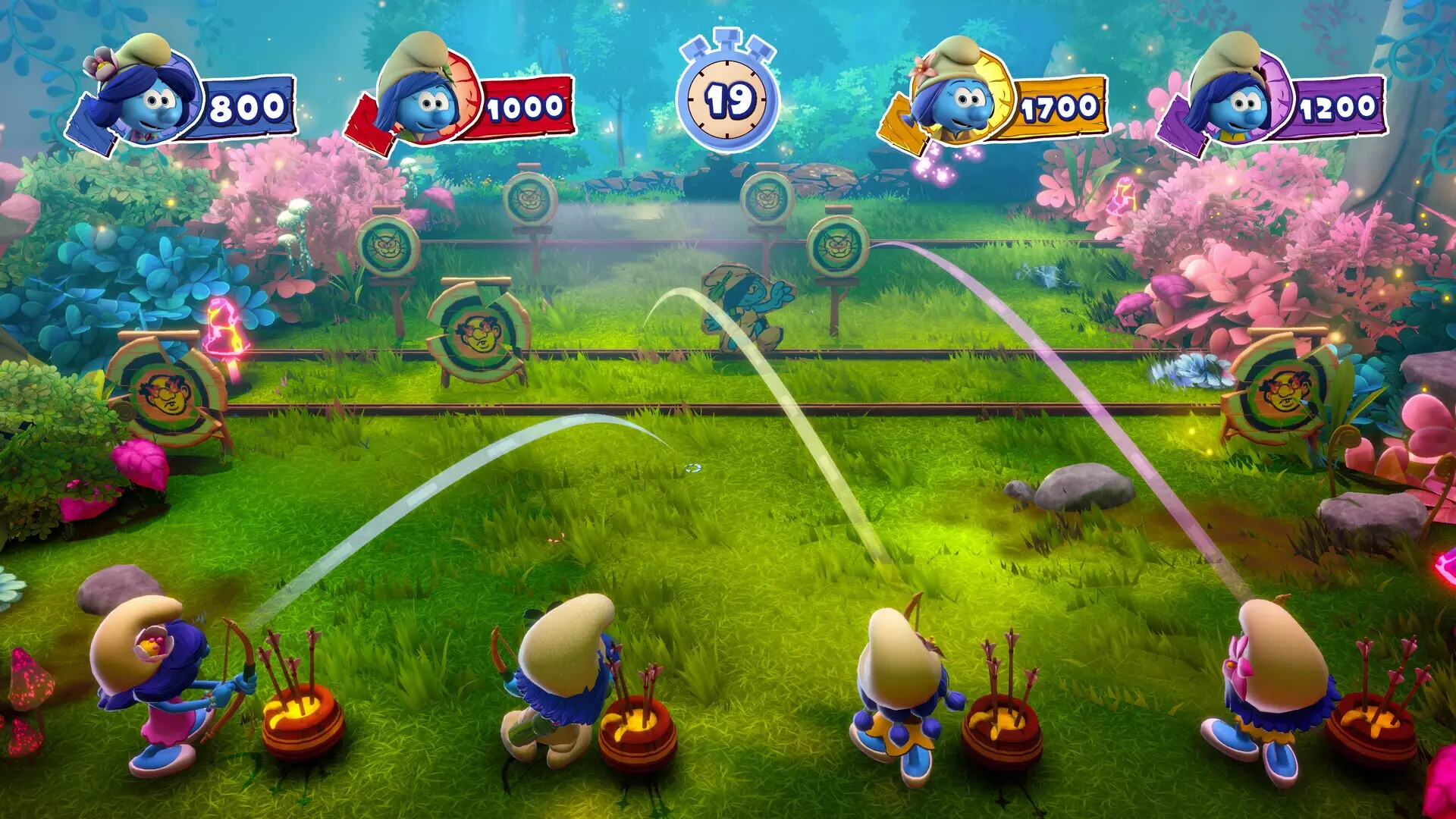
Task: Click the Azrael cat target on the left row
Action: 387,246
